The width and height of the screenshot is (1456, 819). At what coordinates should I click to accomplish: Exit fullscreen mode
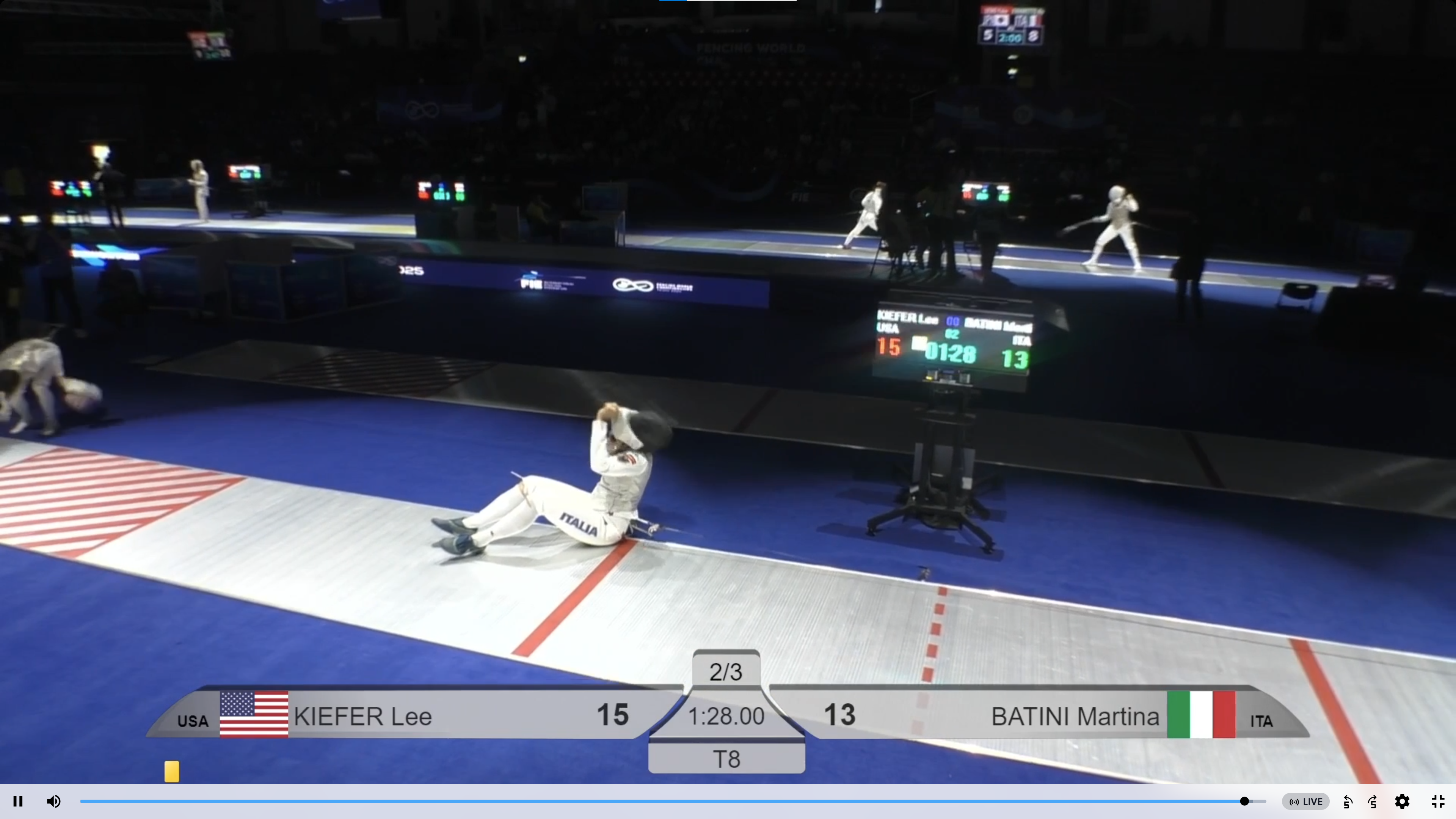[x=1438, y=802]
